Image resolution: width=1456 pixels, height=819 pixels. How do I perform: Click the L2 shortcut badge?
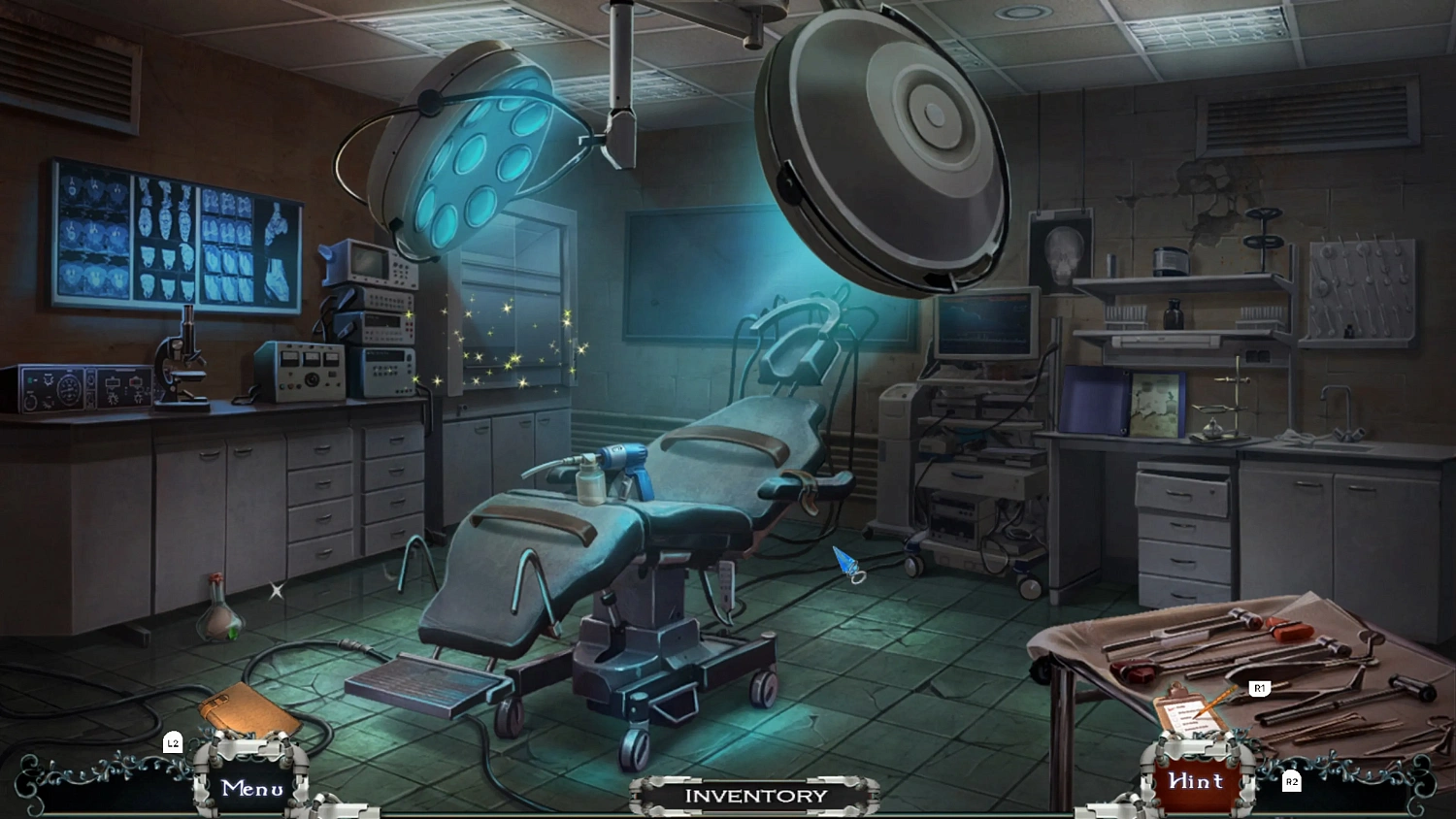tap(173, 743)
